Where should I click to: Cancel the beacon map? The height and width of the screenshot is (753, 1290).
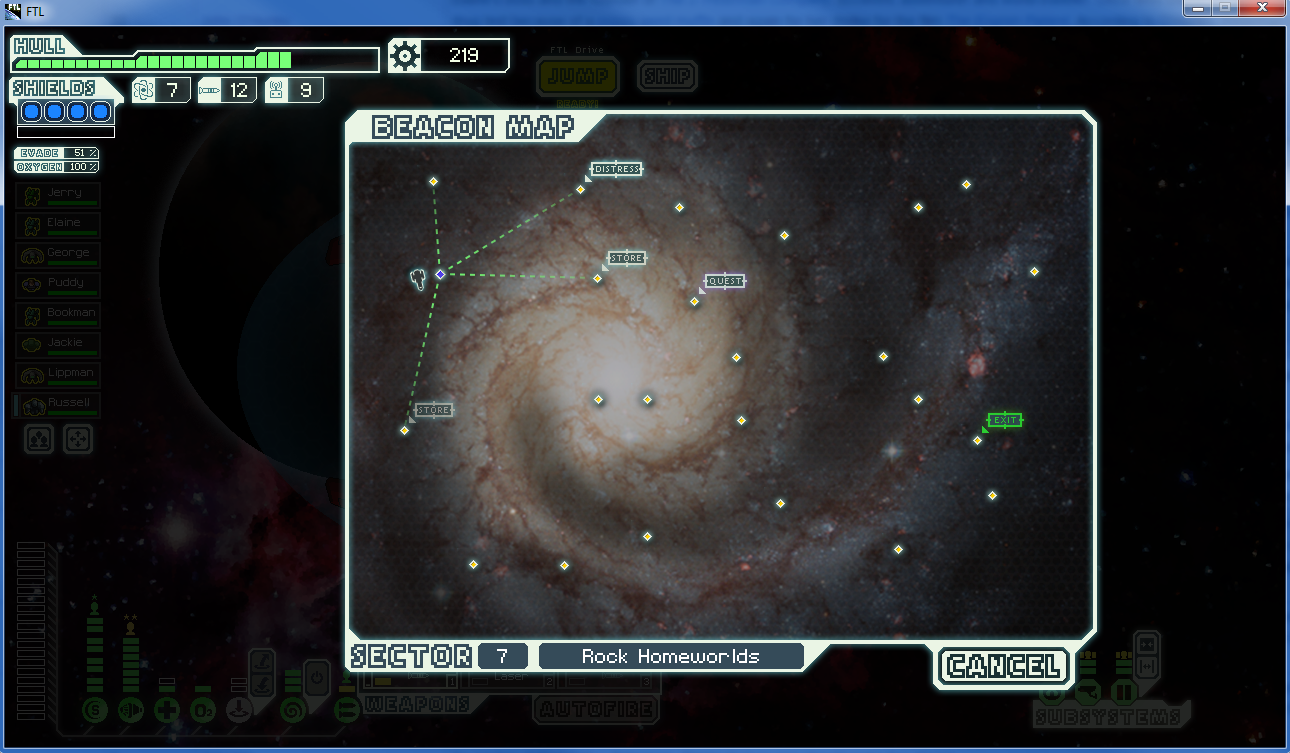1004,666
